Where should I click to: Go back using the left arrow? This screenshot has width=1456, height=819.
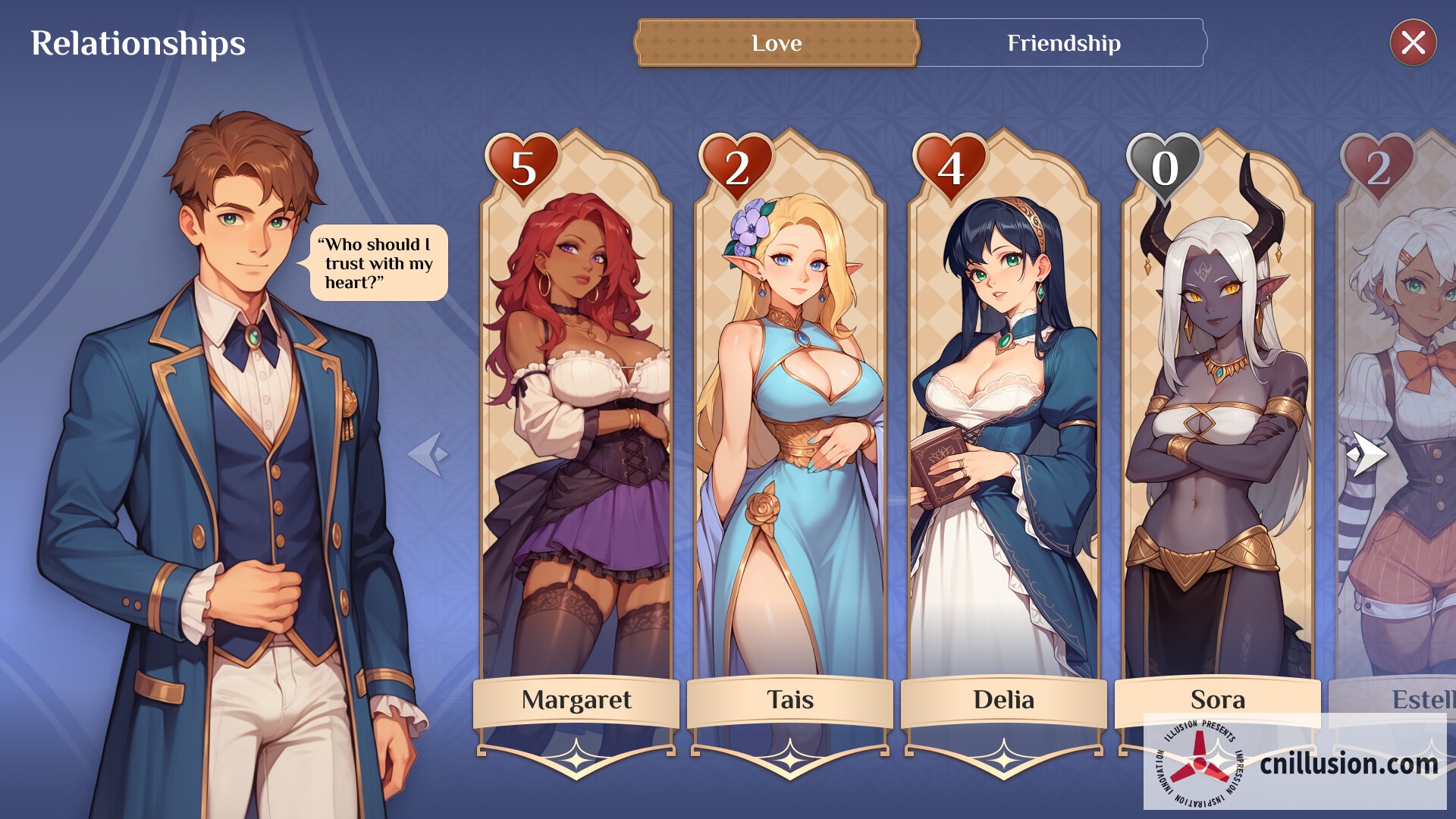[430, 453]
